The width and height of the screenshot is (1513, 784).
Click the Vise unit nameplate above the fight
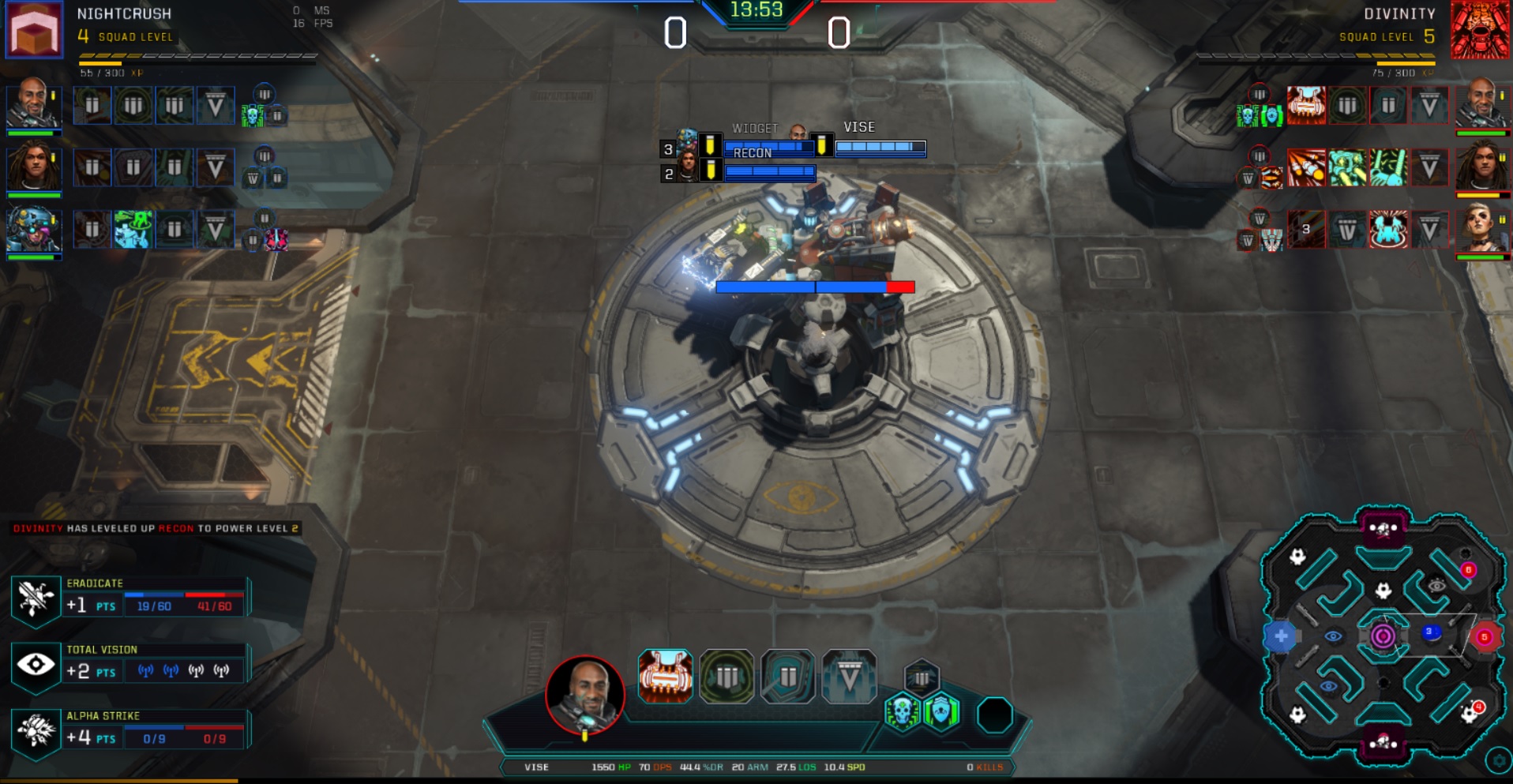(x=859, y=127)
